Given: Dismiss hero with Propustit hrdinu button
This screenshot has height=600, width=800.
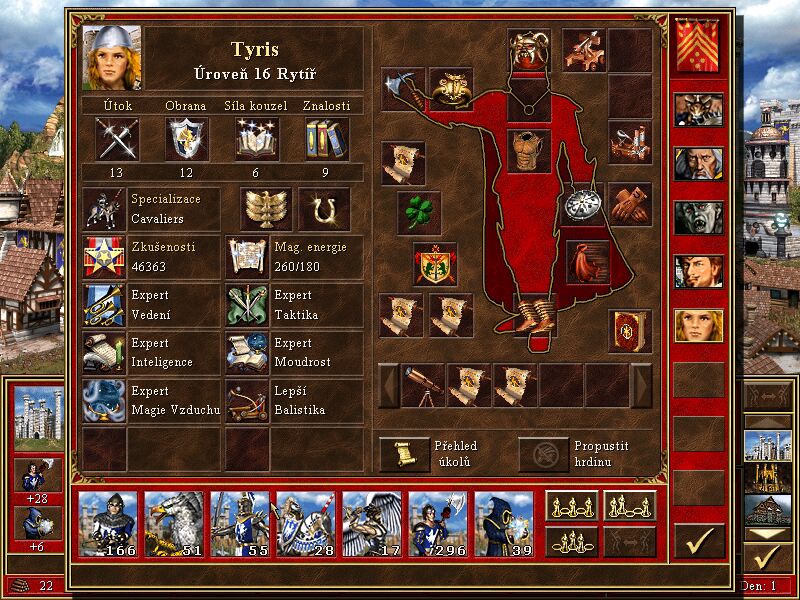Looking at the screenshot, I should (543, 454).
